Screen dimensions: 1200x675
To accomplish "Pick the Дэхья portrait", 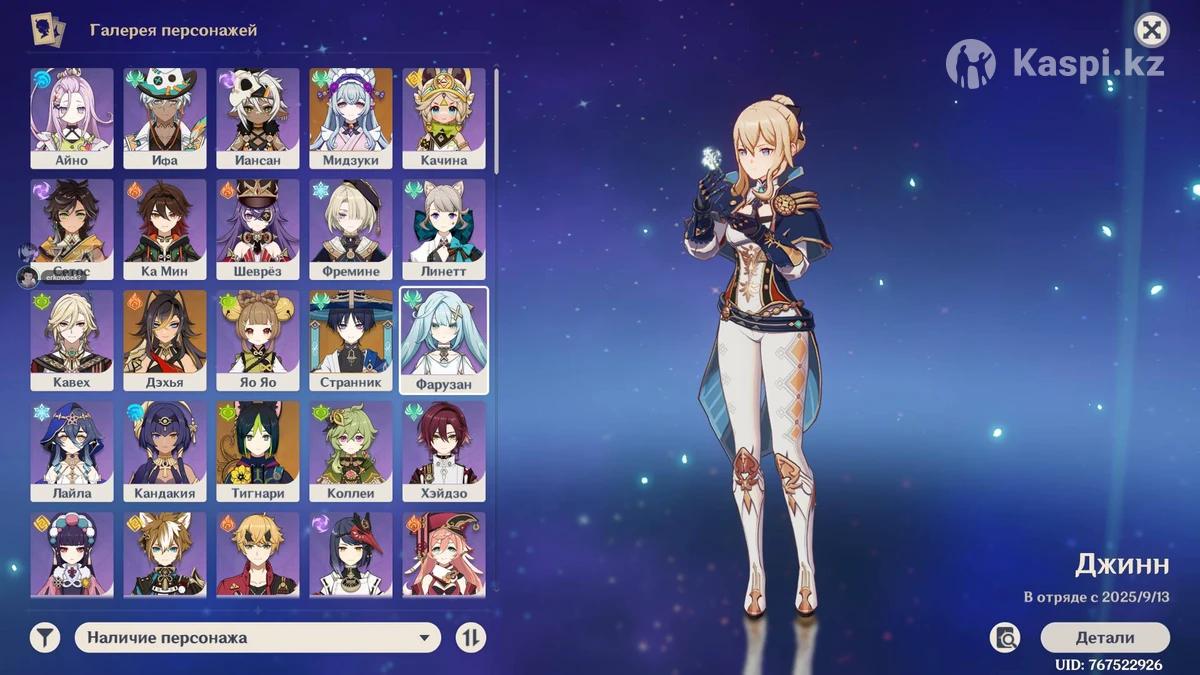I will tap(165, 340).
